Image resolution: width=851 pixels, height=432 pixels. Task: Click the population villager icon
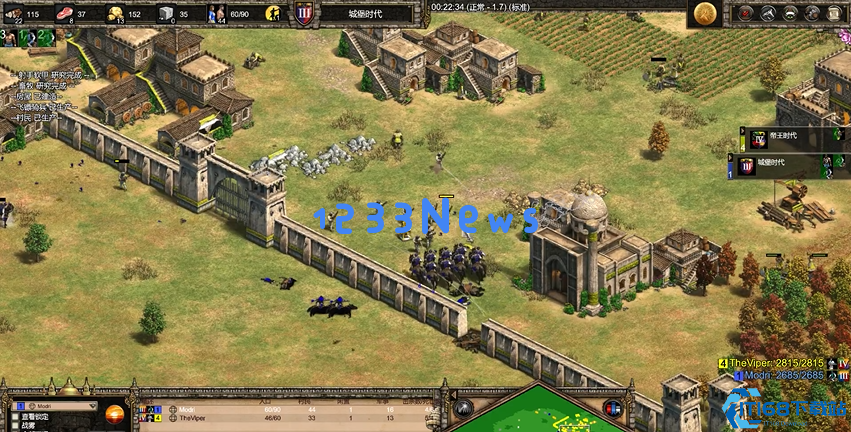[x=217, y=13]
